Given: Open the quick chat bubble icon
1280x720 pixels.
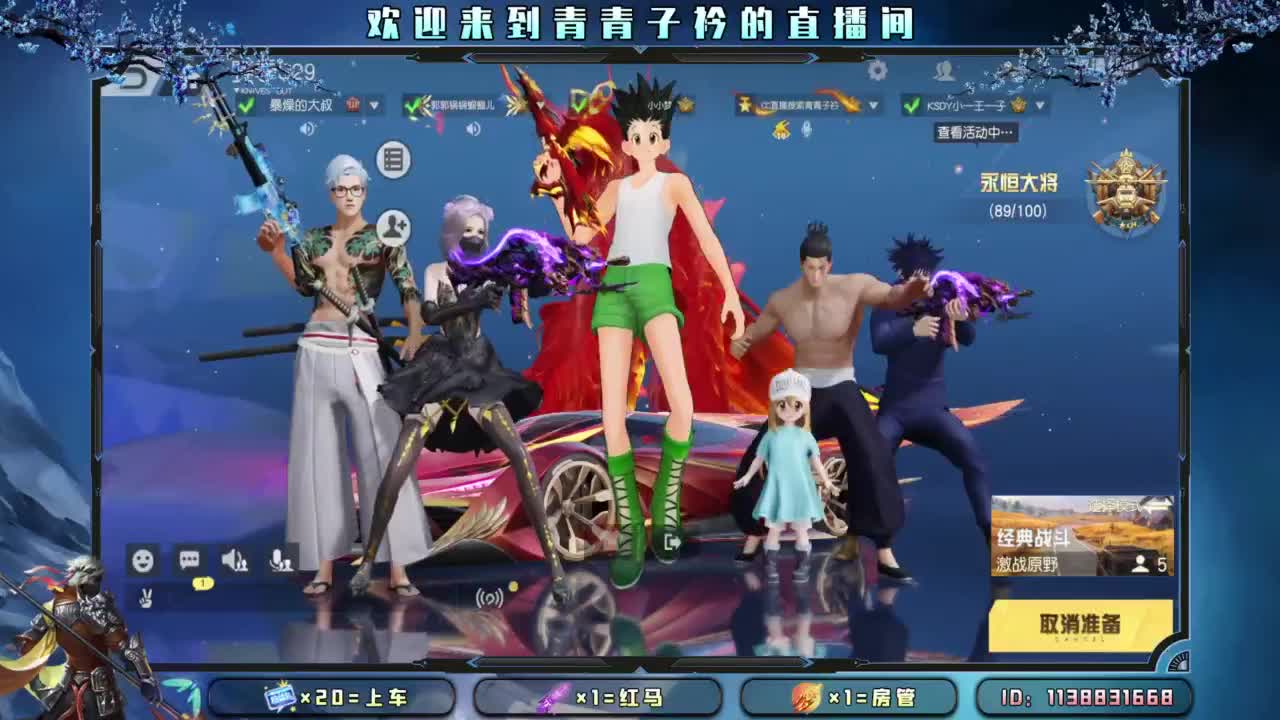Looking at the screenshot, I should pos(188,561).
